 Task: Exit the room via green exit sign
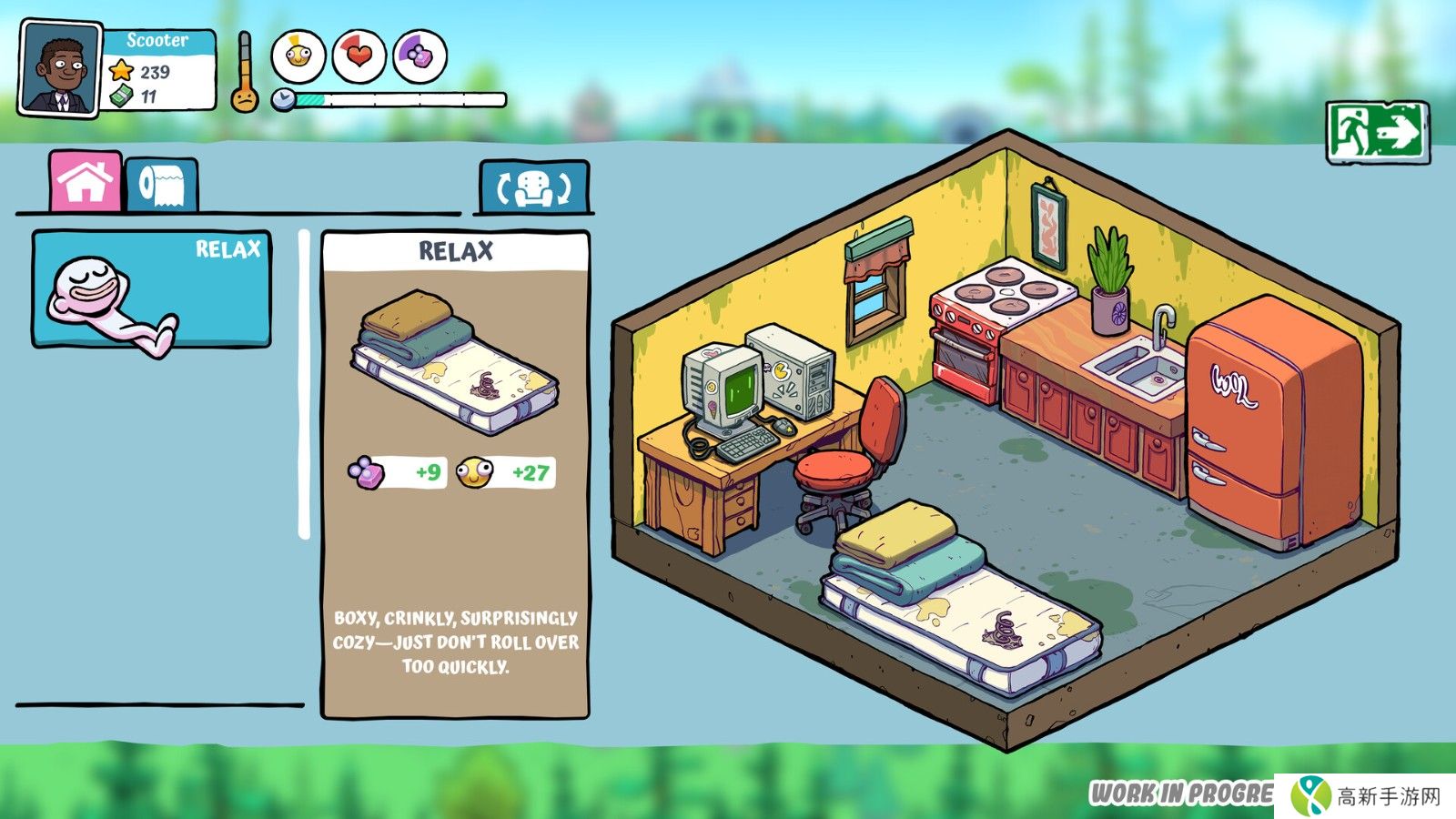point(1377,133)
